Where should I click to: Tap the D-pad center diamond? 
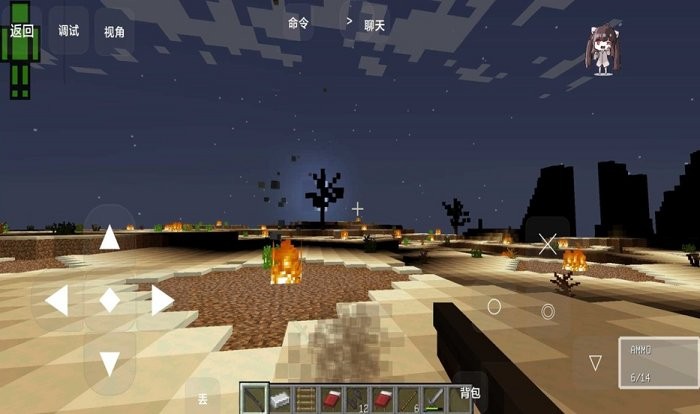tap(109, 300)
